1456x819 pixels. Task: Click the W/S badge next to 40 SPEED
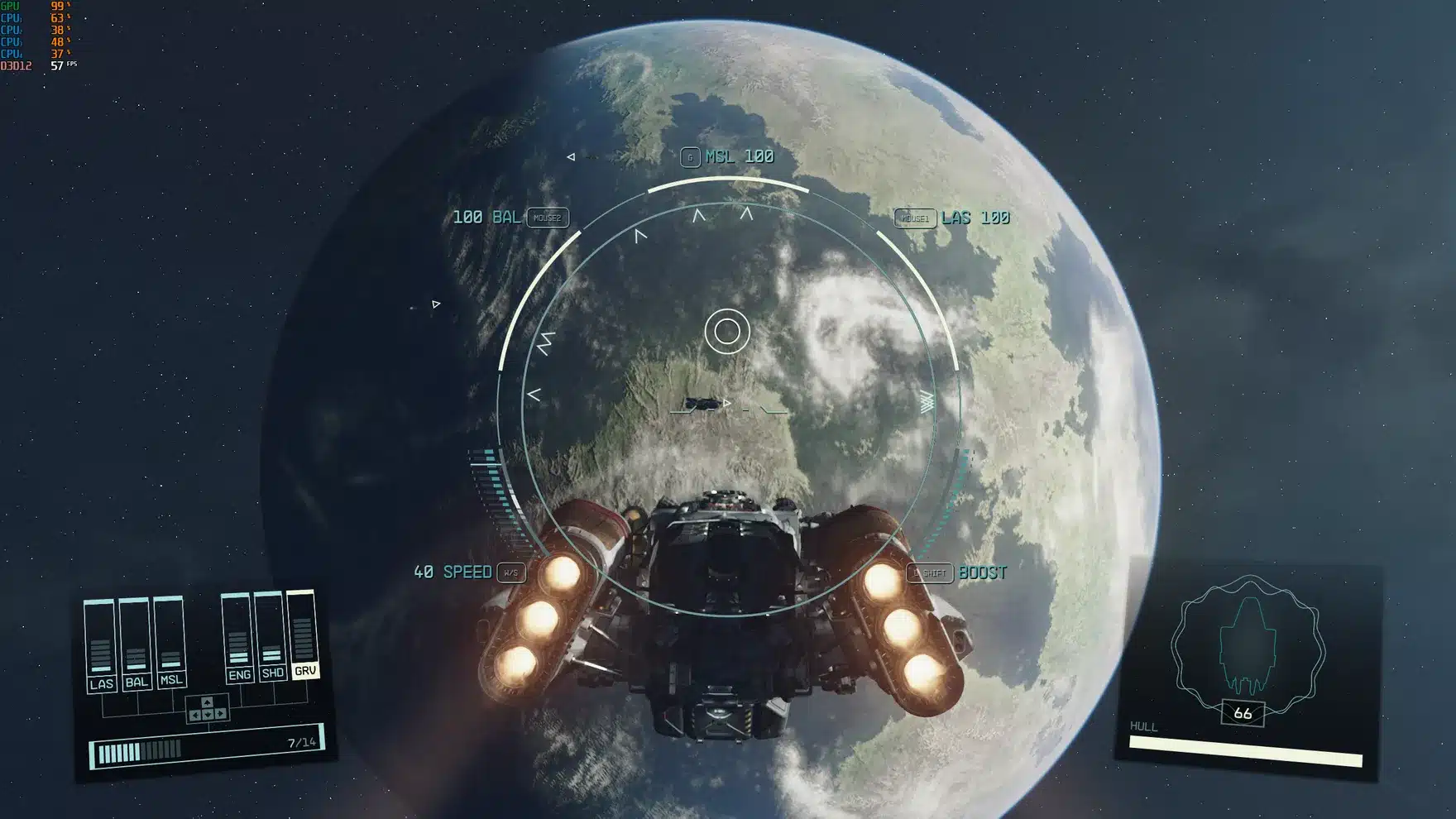510,572
